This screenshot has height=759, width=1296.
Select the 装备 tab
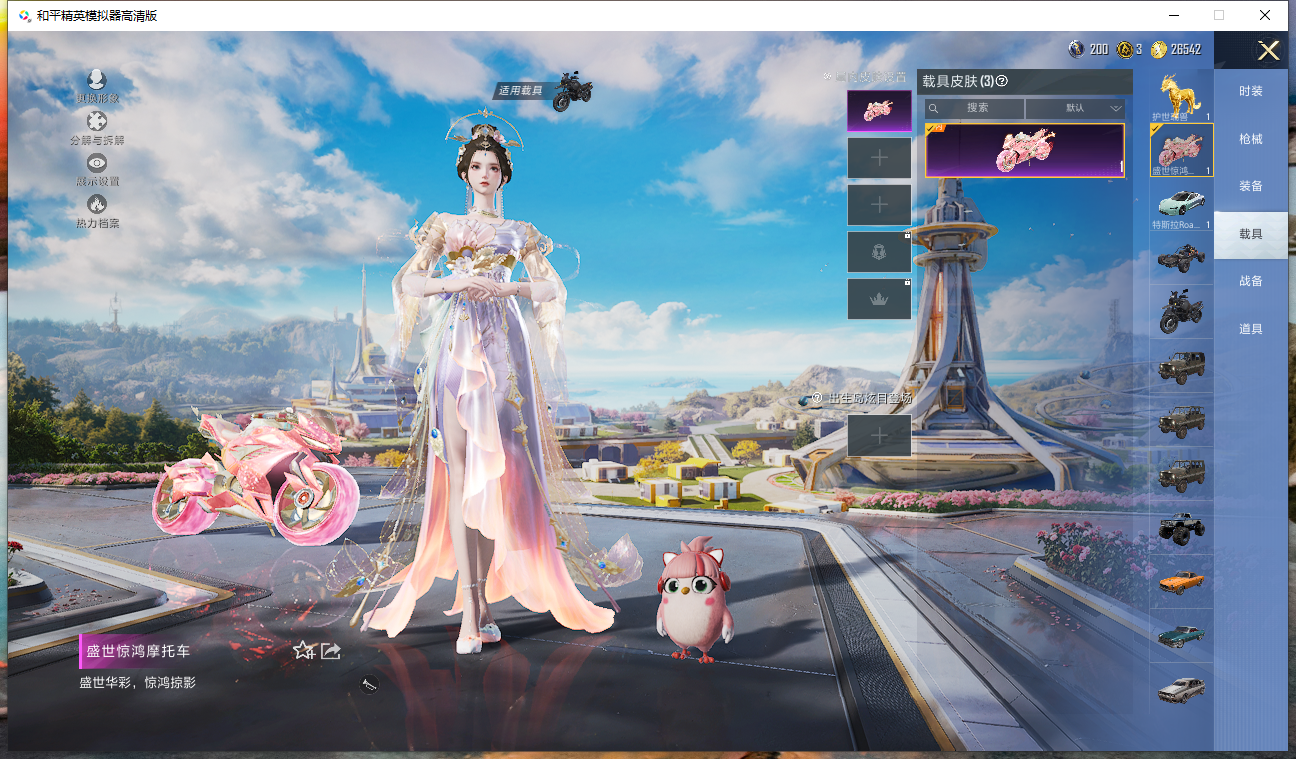click(x=1250, y=186)
